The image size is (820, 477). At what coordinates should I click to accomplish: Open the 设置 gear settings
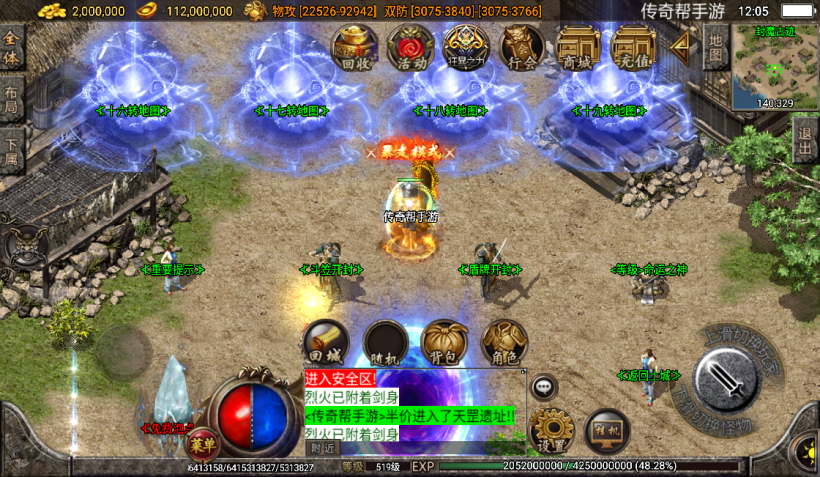pyautogui.click(x=549, y=430)
